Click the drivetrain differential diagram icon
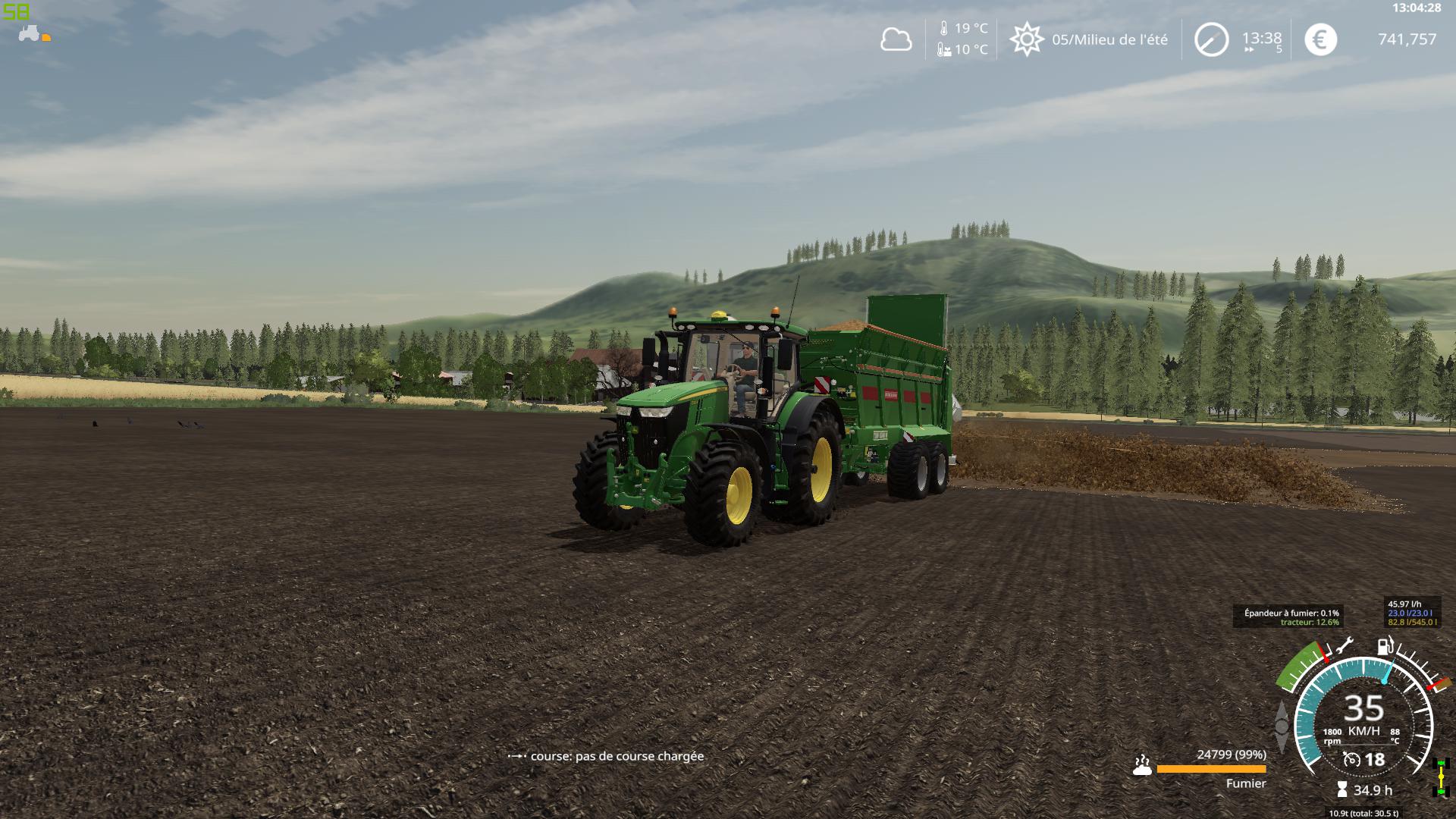Screen dimensions: 1456x819 [x=1439, y=777]
